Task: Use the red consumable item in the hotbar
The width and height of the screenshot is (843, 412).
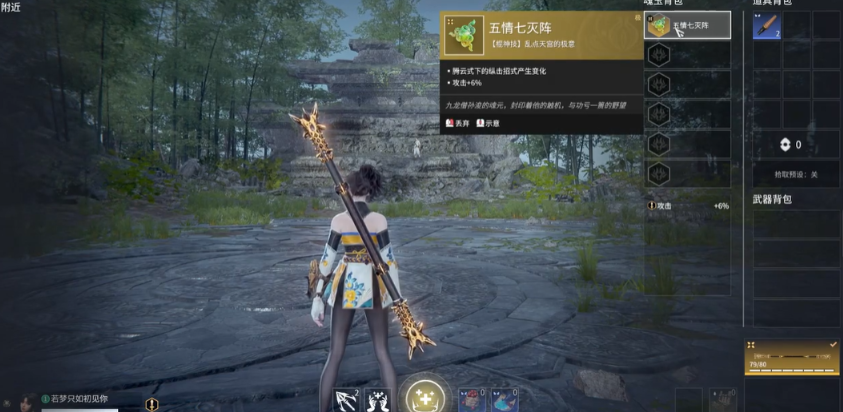Action: tap(472, 400)
